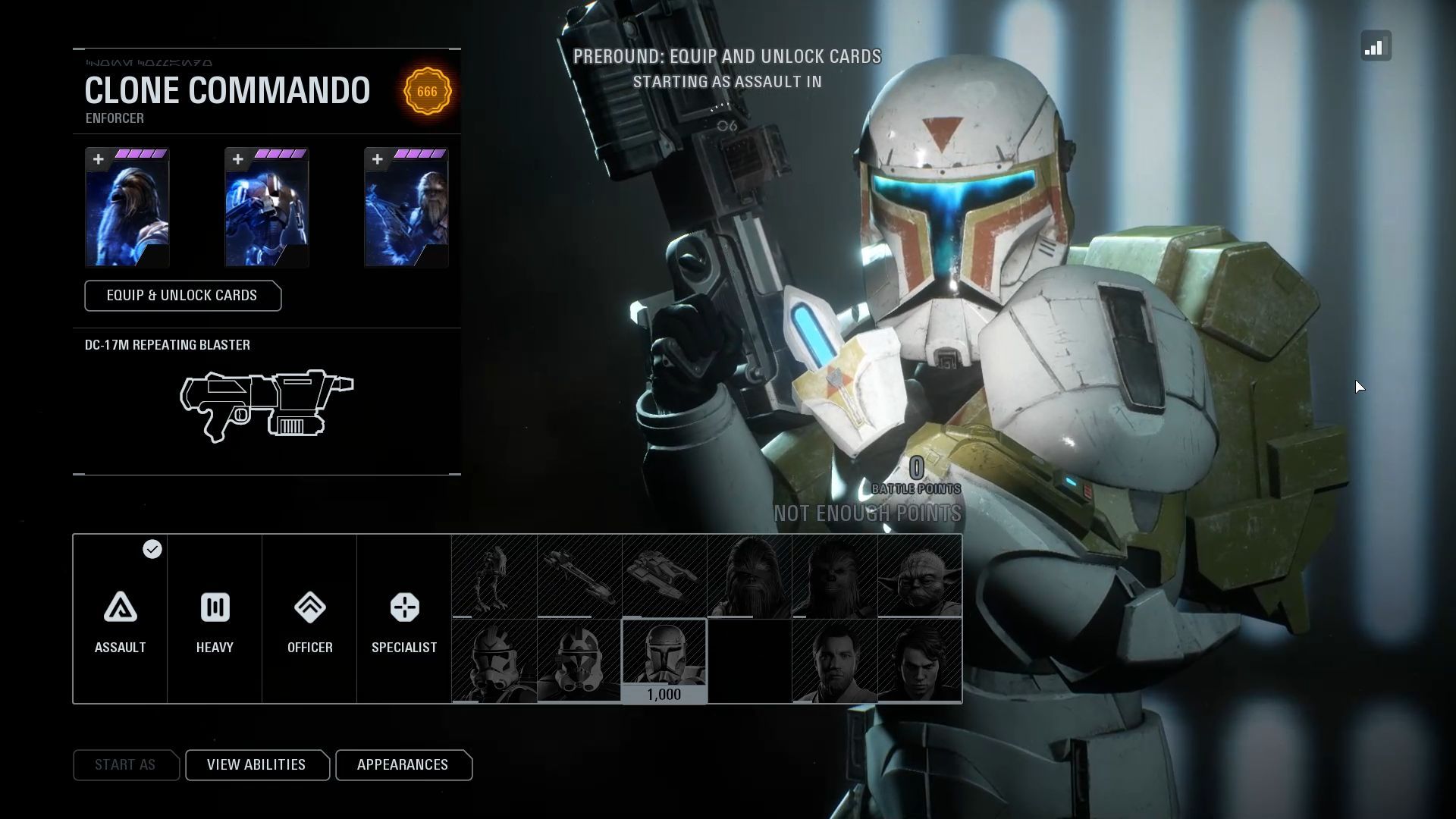Pick the Specialist class
Viewport: 1456px width, 819px height.
pyautogui.click(x=404, y=619)
